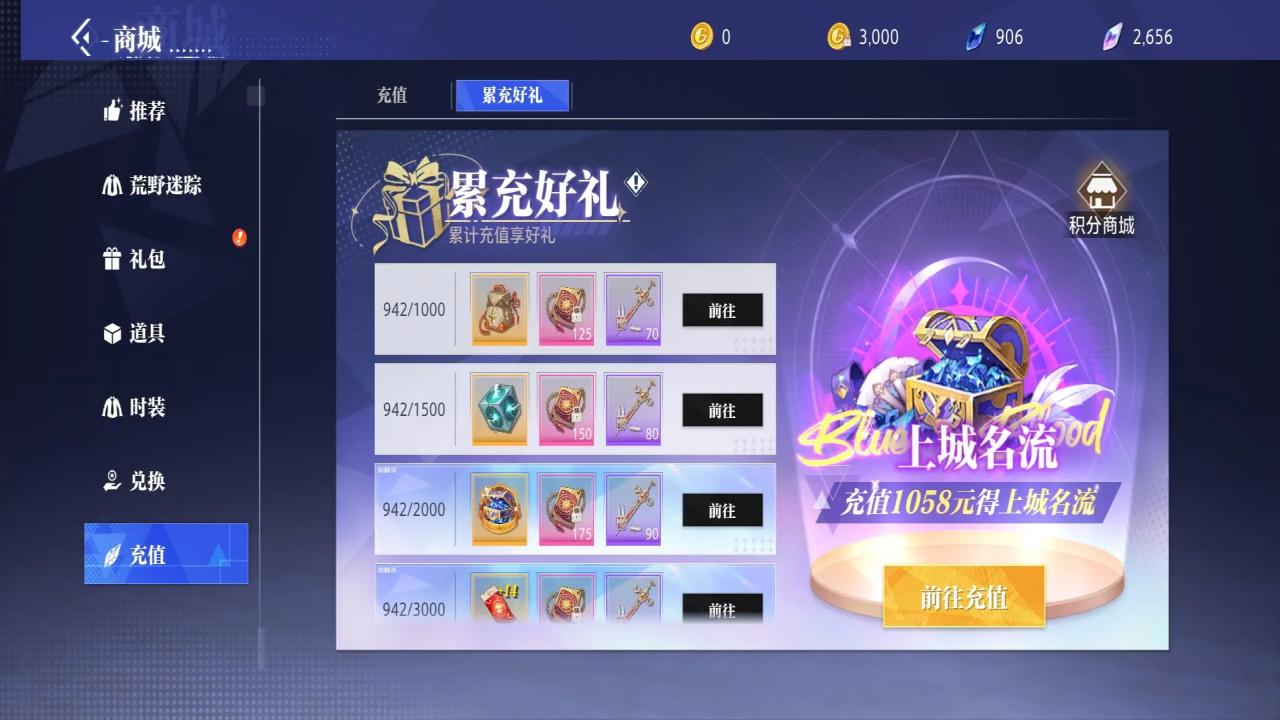
Task: Select the 道具 items cube icon
Action: [112, 333]
